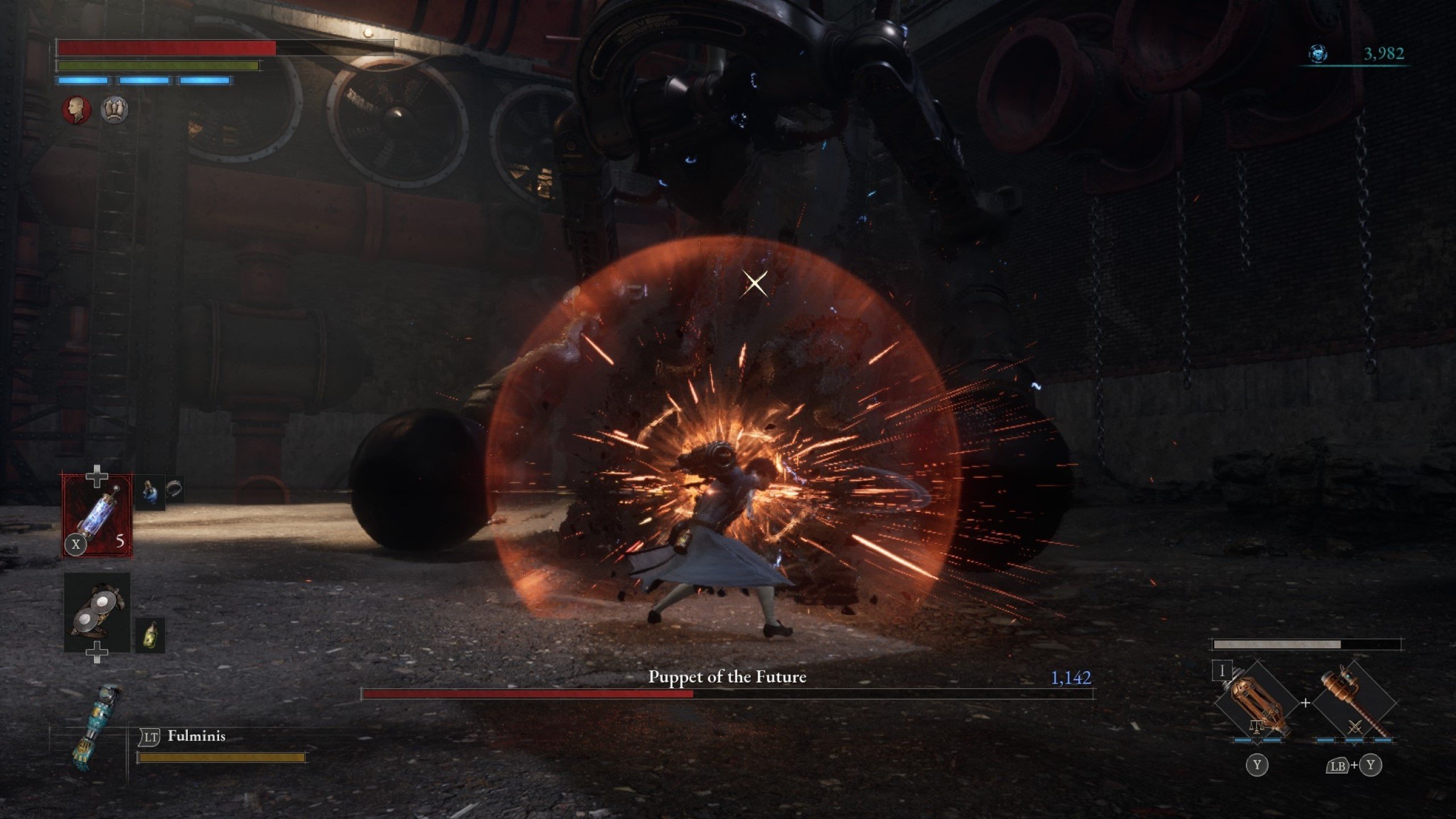Click the handle Fable Art hammer icon
Viewport: 1456px width, 819px height.
1355,704
